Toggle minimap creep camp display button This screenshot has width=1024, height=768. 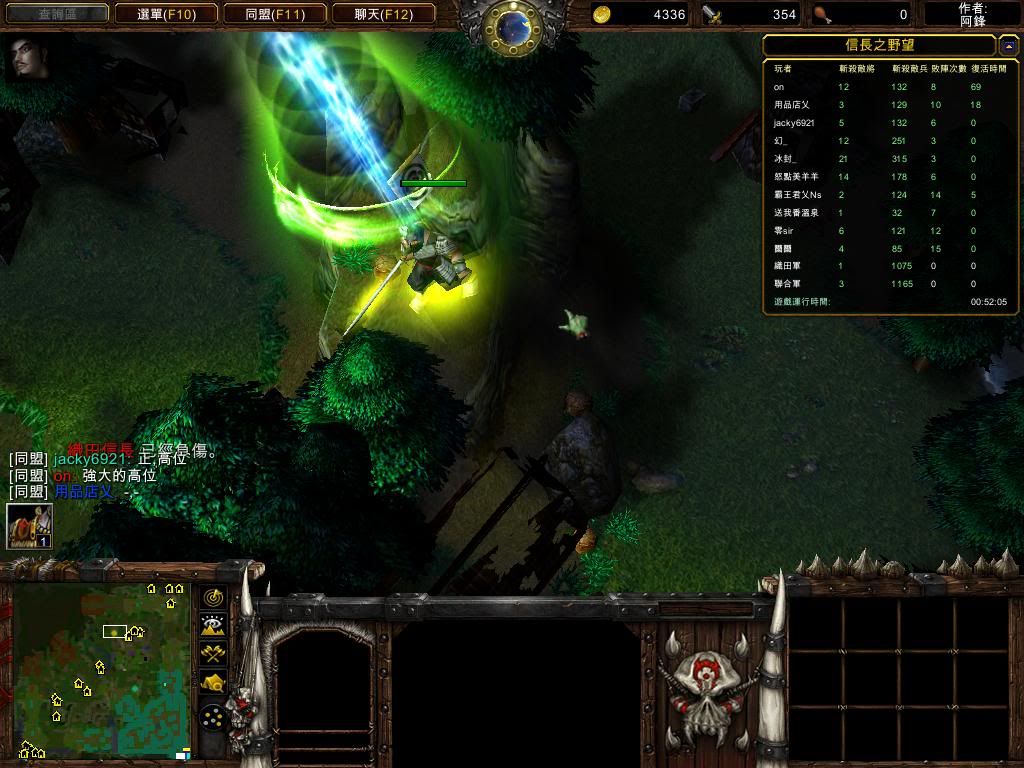(x=213, y=683)
